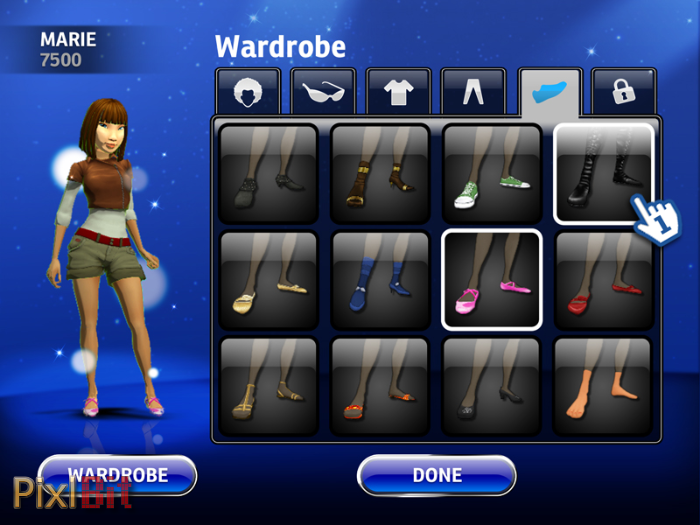Viewport: 700px width, 525px height.
Task: Open the padlock tab
Action: [623, 92]
